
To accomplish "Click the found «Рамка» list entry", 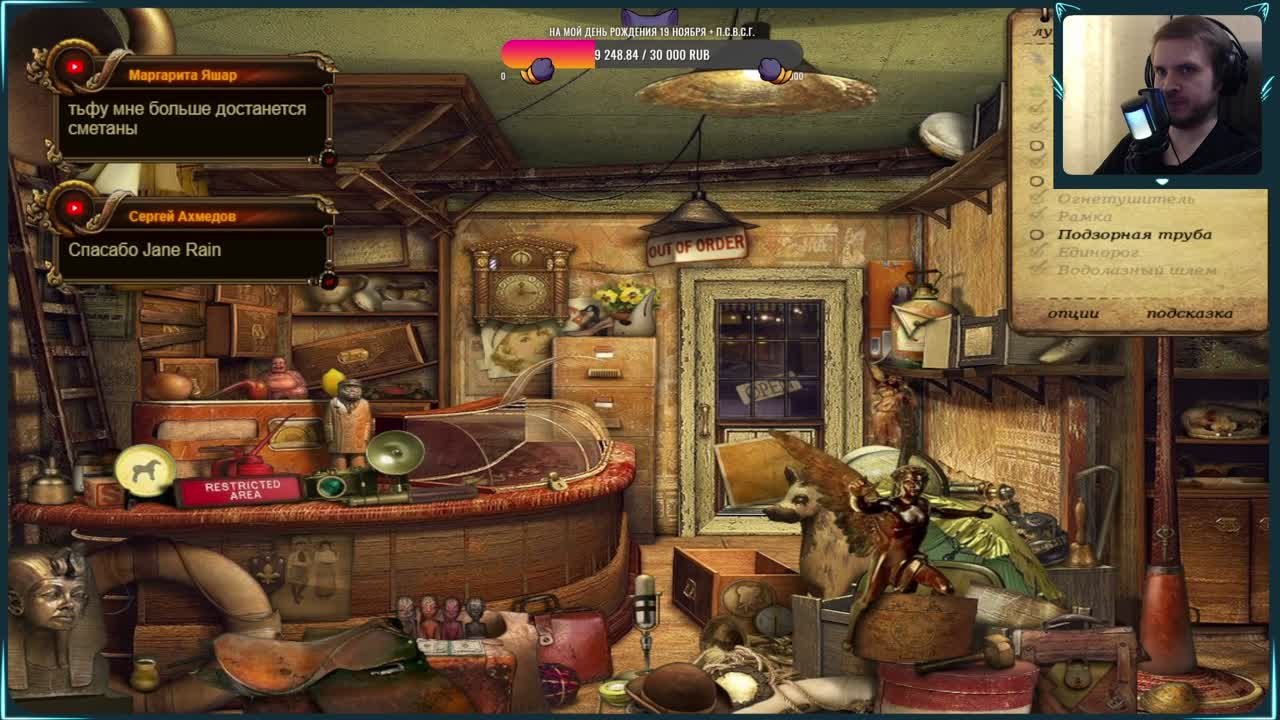I will pyautogui.click(x=1085, y=217).
